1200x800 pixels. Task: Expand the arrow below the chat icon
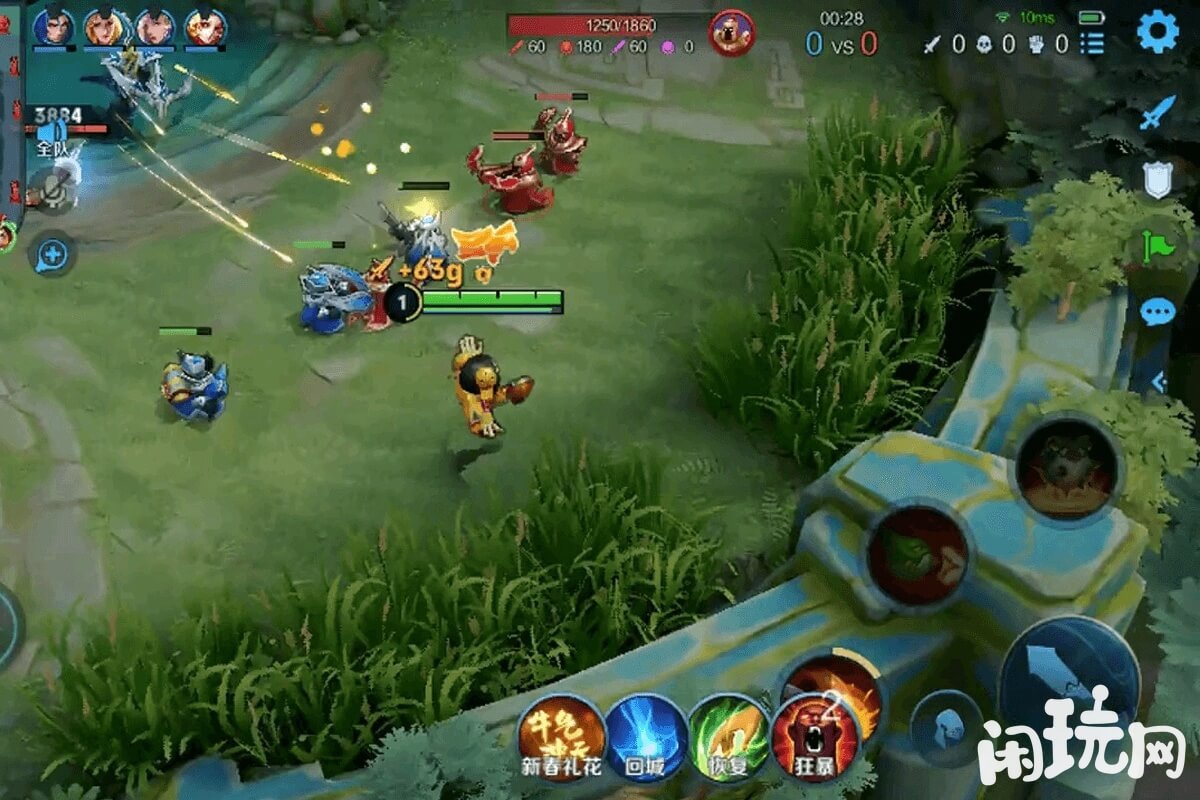click(1158, 381)
